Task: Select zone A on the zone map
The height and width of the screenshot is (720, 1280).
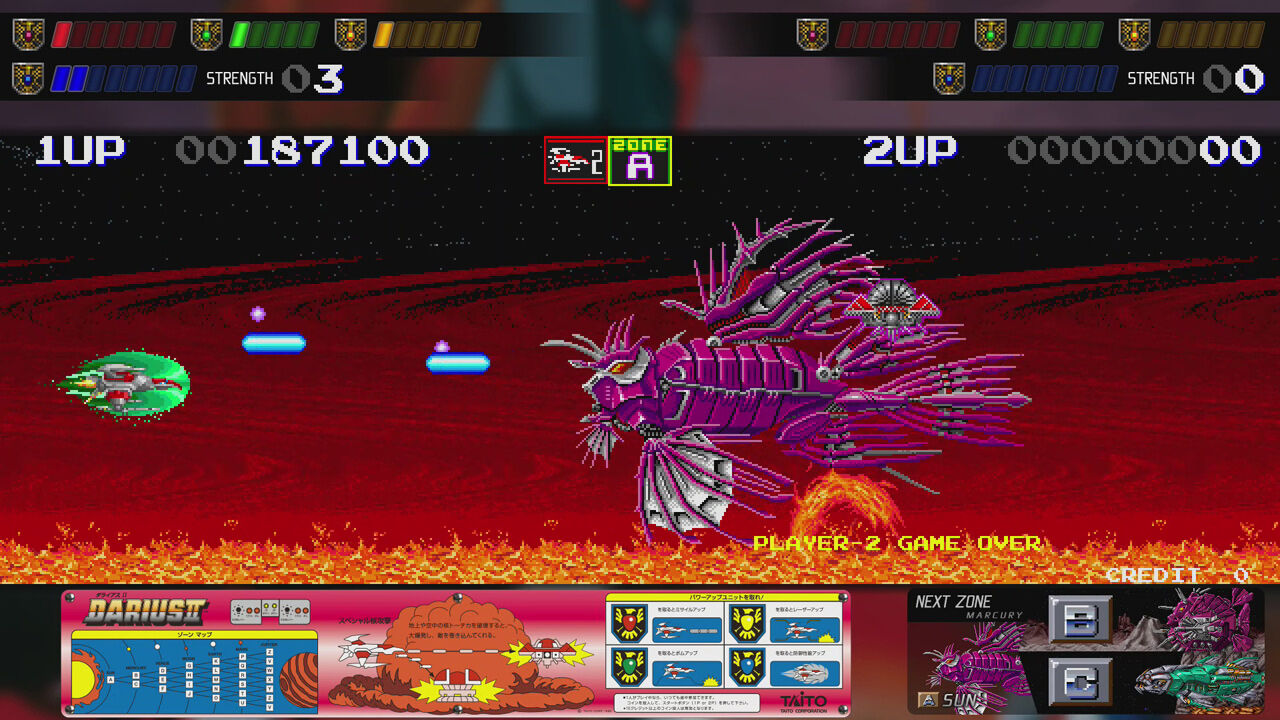Action: coord(109,679)
